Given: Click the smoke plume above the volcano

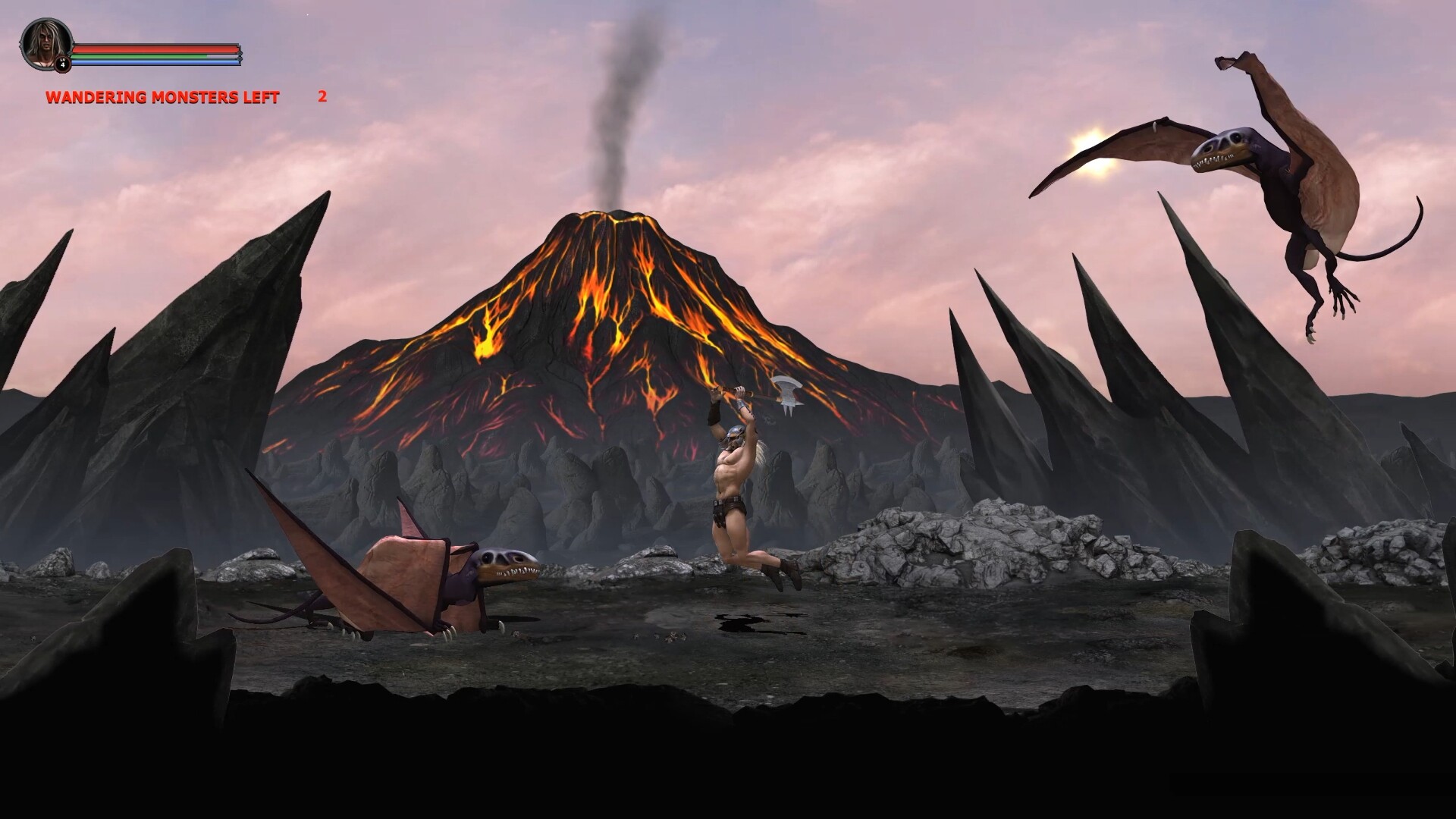Looking at the screenshot, I should (622, 99).
